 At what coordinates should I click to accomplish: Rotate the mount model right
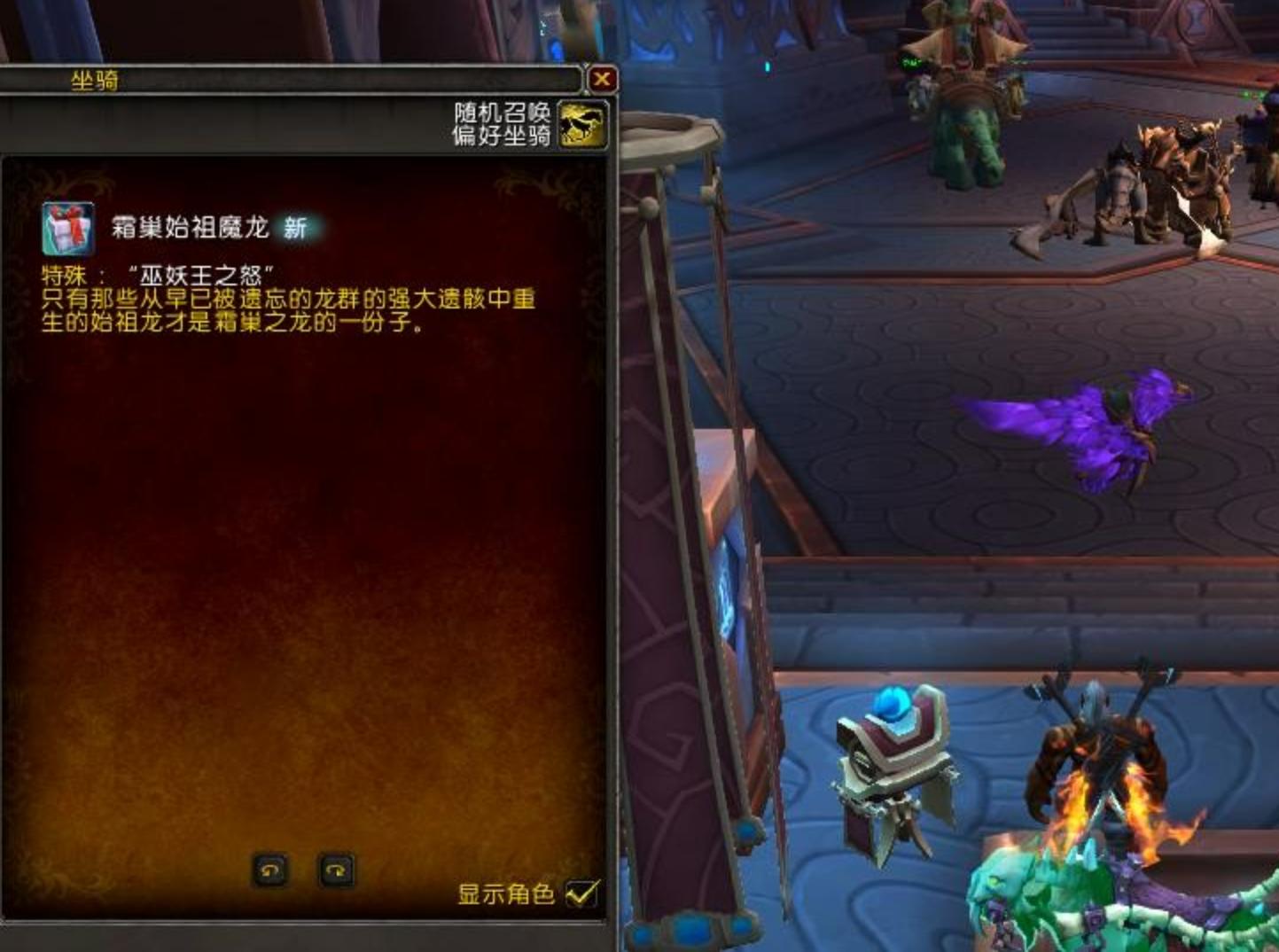tap(335, 870)
